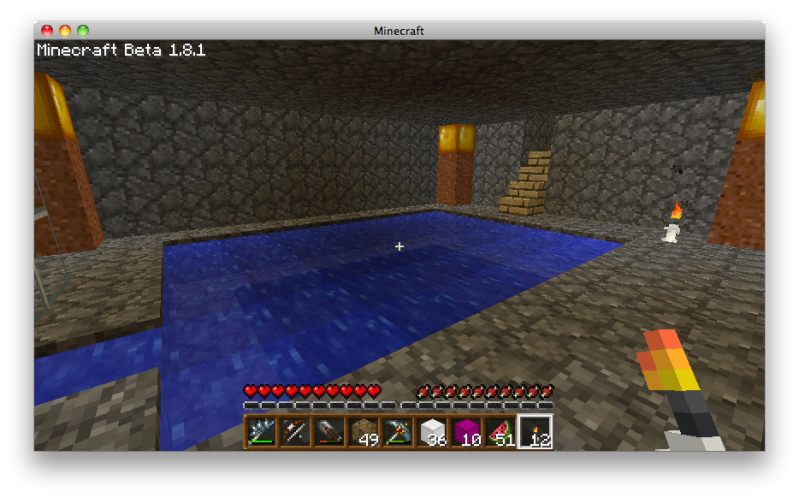
Task: Select the torch stack of 12
Action: pos(535,432)
